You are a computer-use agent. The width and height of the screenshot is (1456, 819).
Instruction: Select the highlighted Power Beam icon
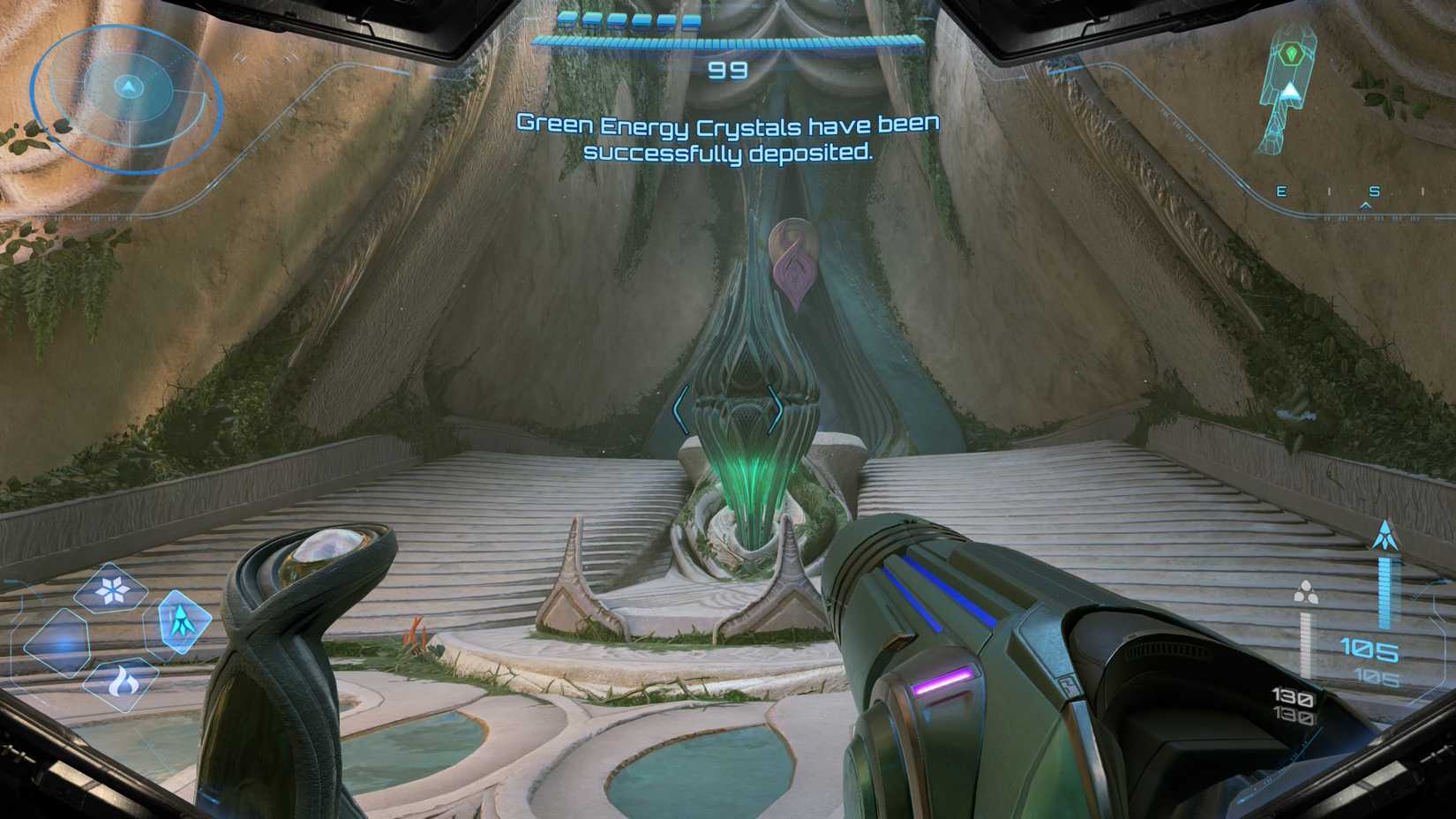click(x=183, y=620)
